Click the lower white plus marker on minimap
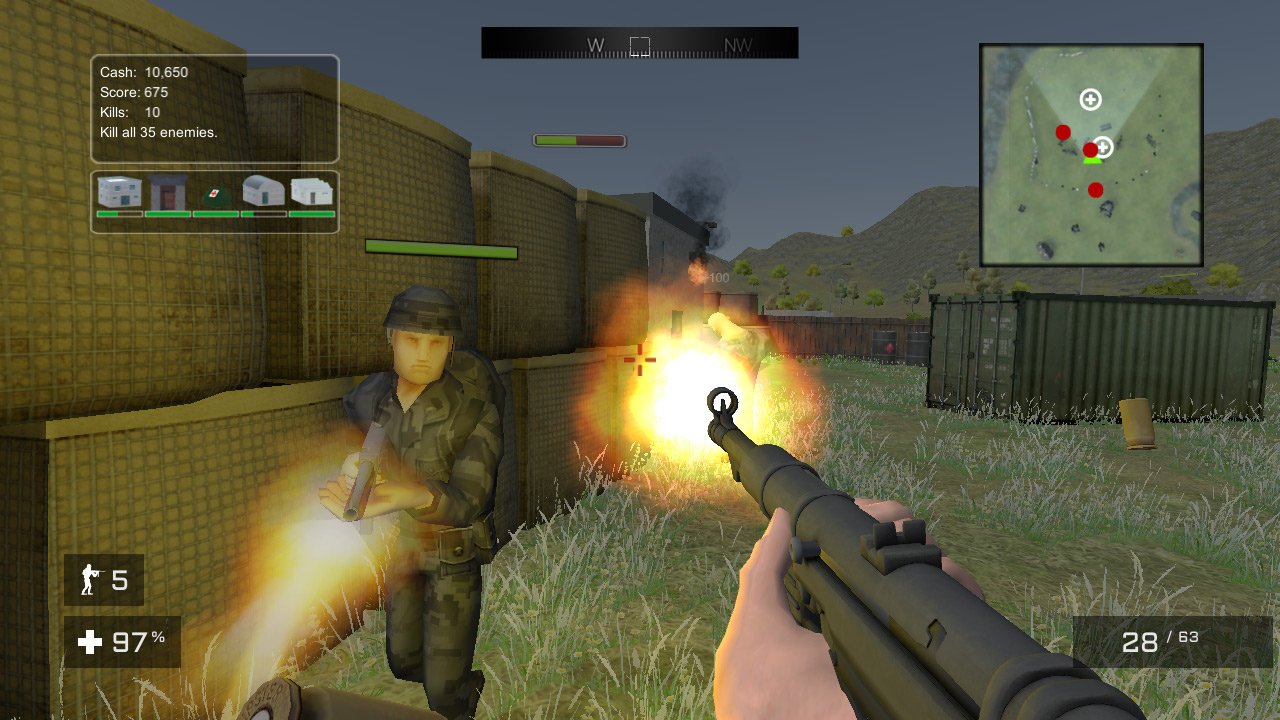Viewport: 1280px width, 720px height. tap(1102, 146)
